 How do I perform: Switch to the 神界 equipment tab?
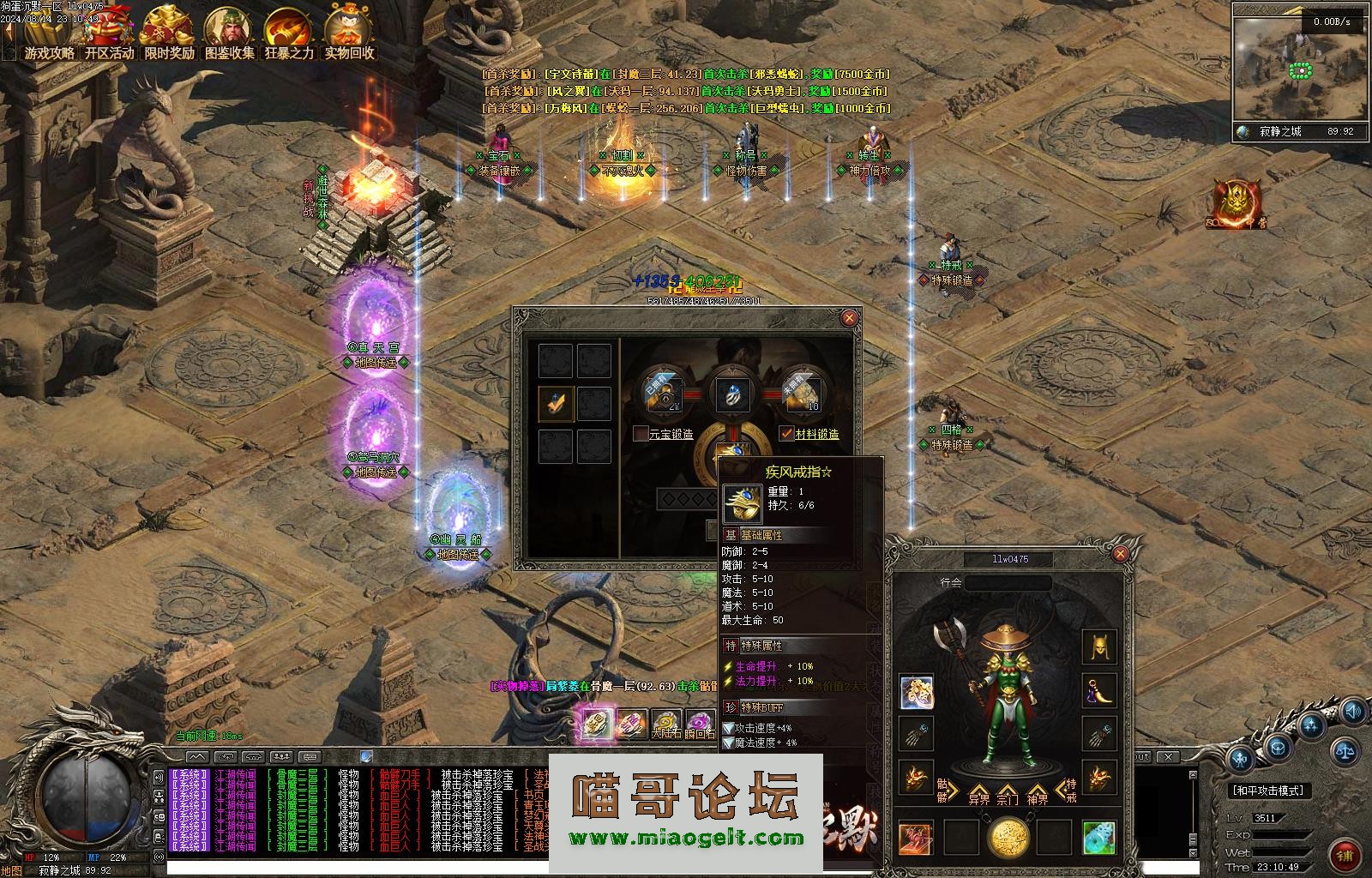pyautogui.click(x=1037, y=796)
